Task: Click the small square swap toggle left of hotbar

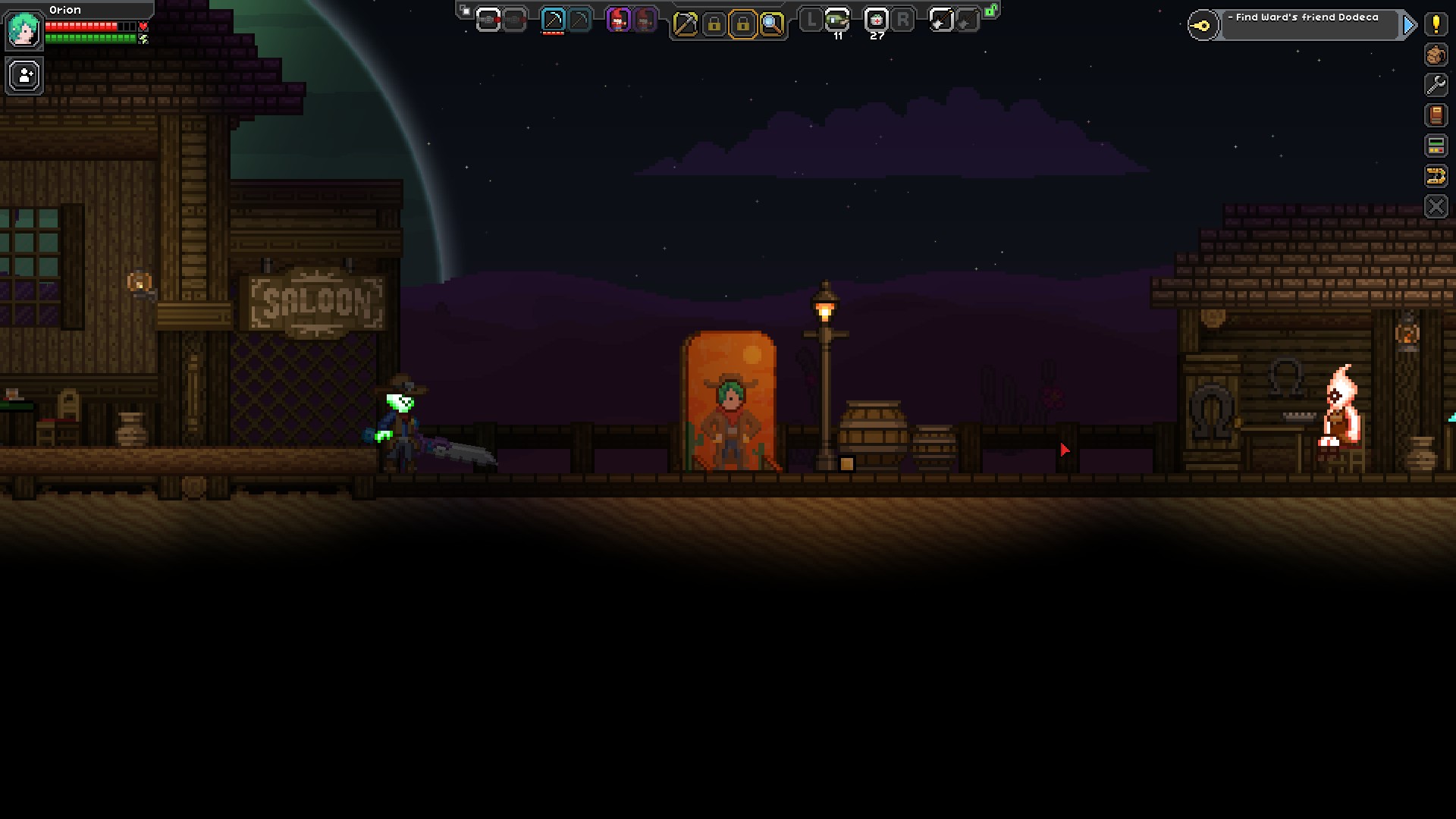Action: [465, 11]
